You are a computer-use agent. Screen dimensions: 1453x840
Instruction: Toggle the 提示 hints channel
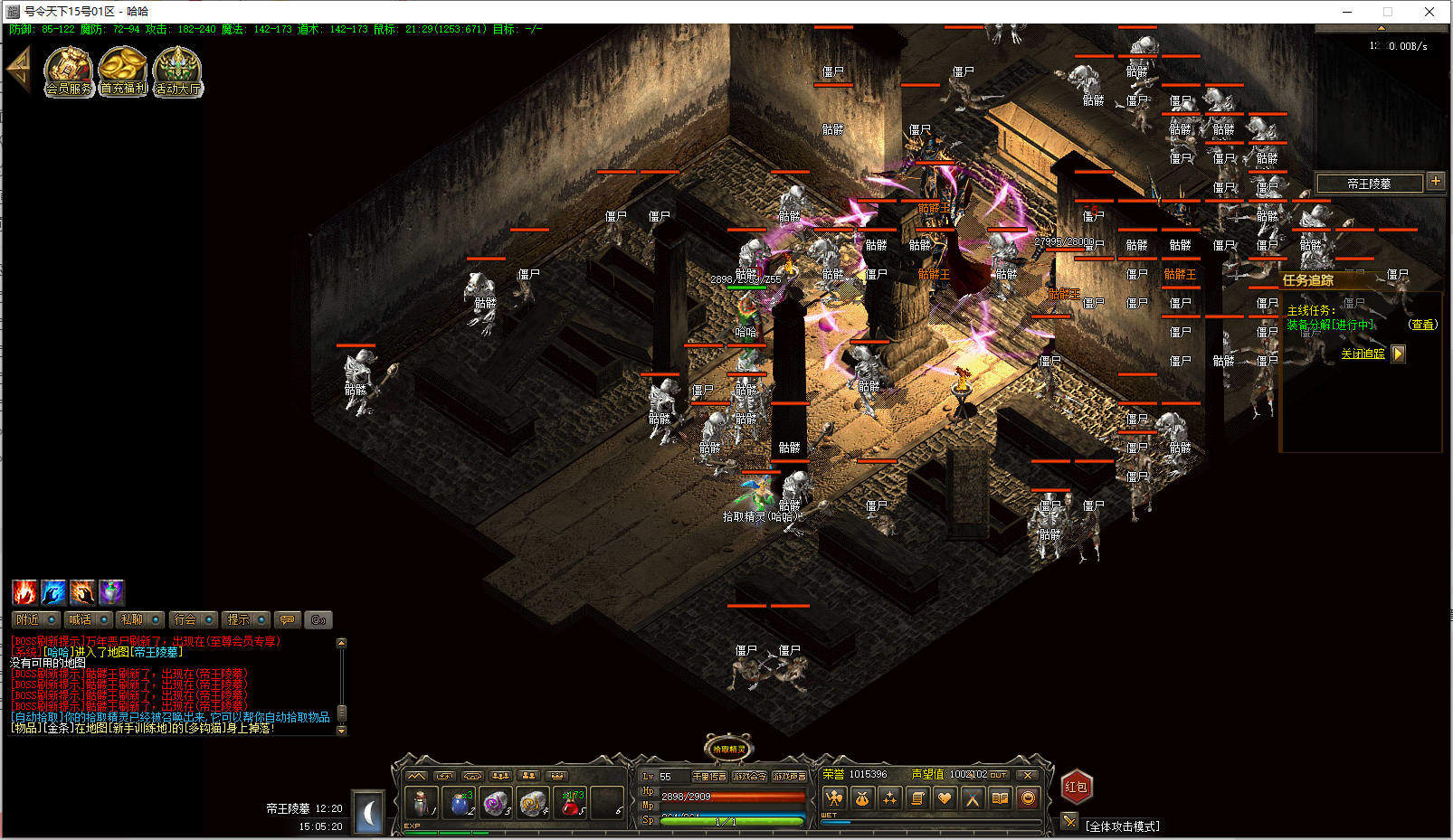pyautogui.click(x=246, y=619)
